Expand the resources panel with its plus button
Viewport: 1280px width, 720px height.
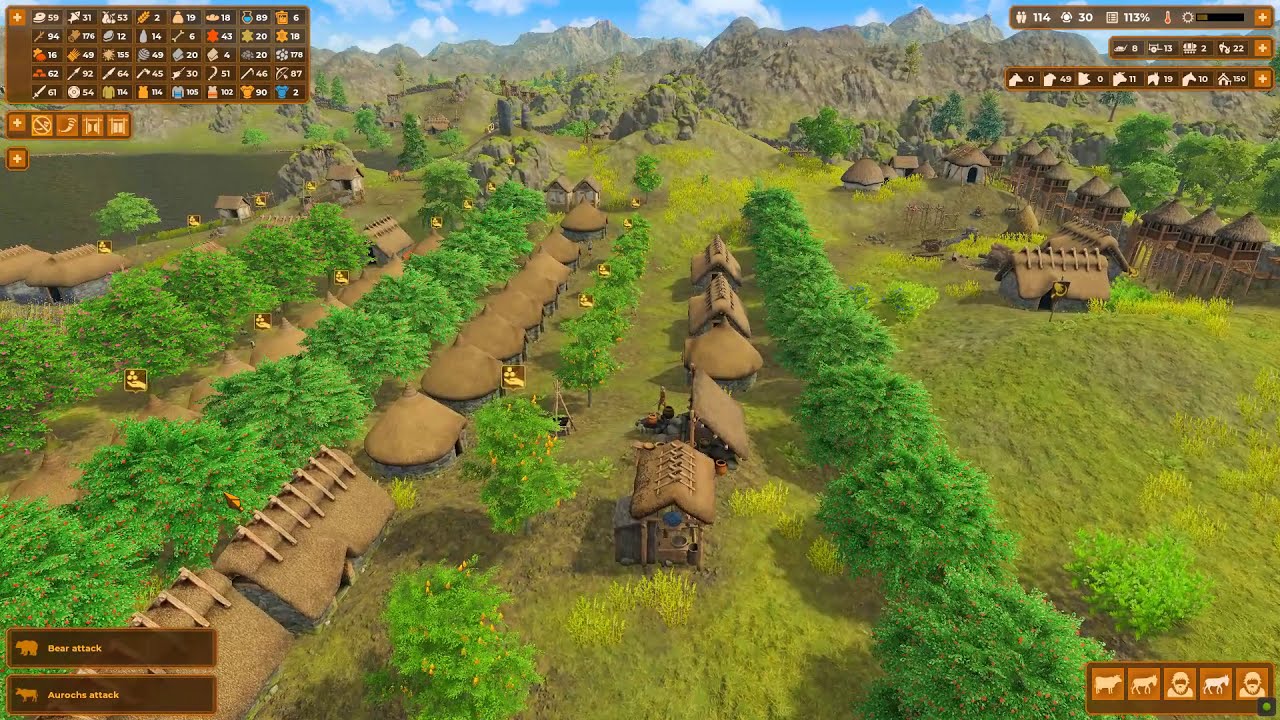click(x=17, y=17)
